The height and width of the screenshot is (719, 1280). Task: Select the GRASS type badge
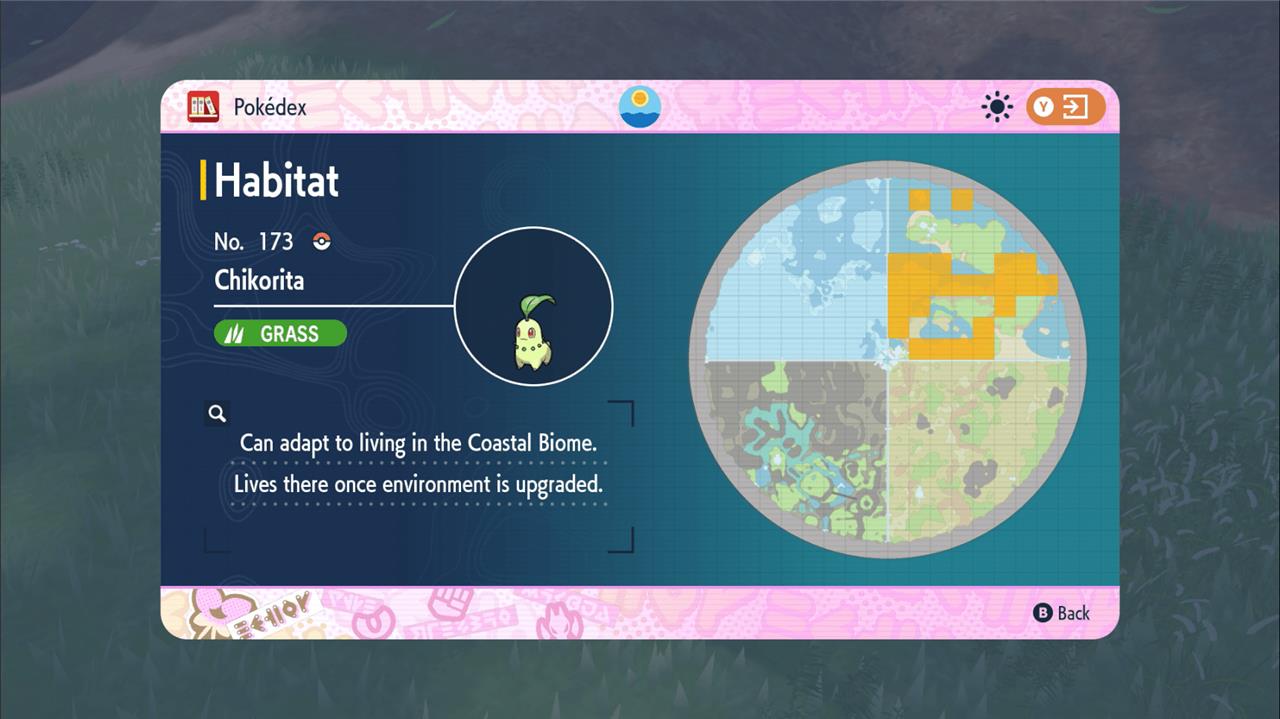coord(280,334)
